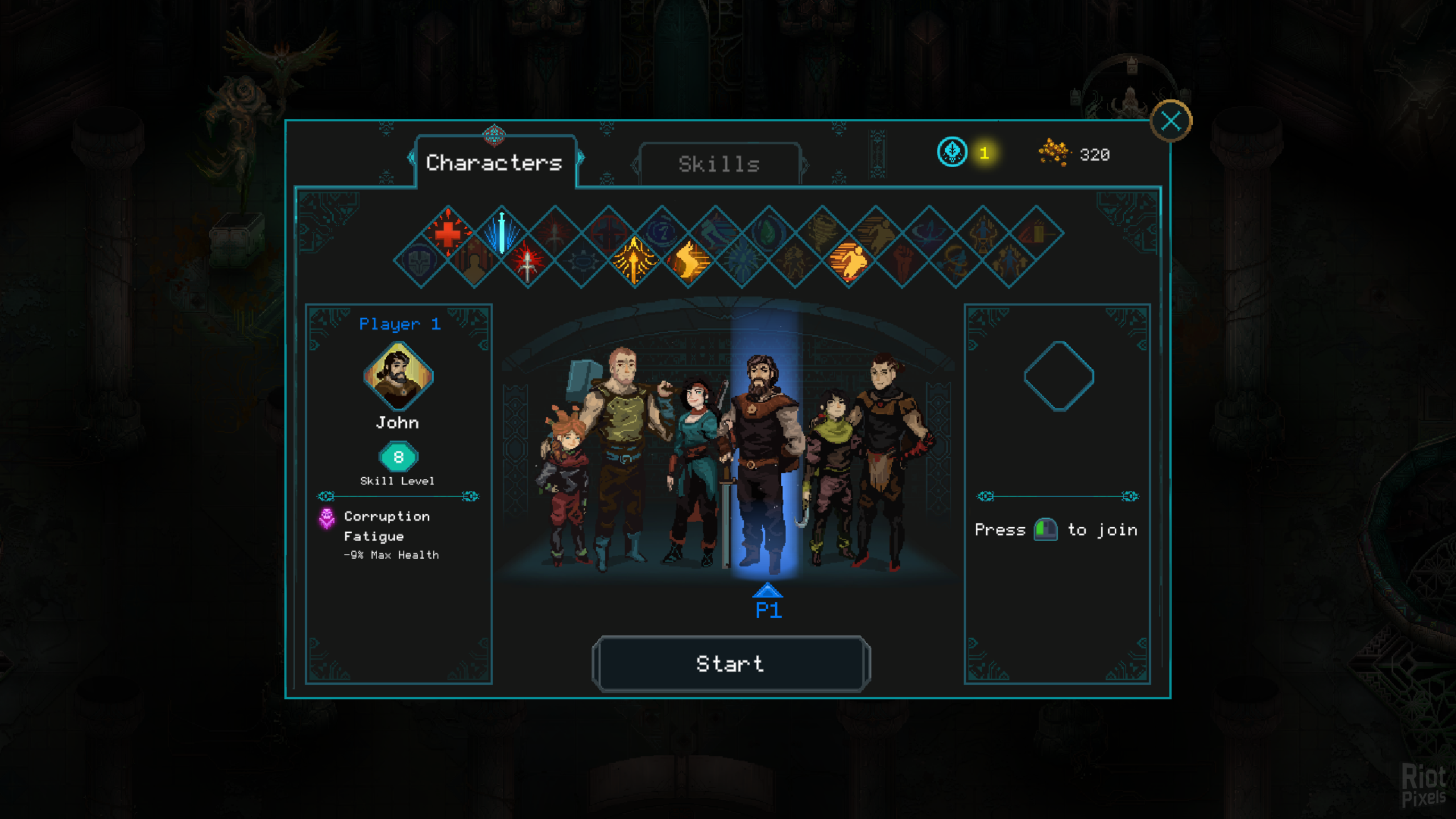Screen dimensions: 1456x819
Task: Open the Characters tab
Action: [494, 163]
